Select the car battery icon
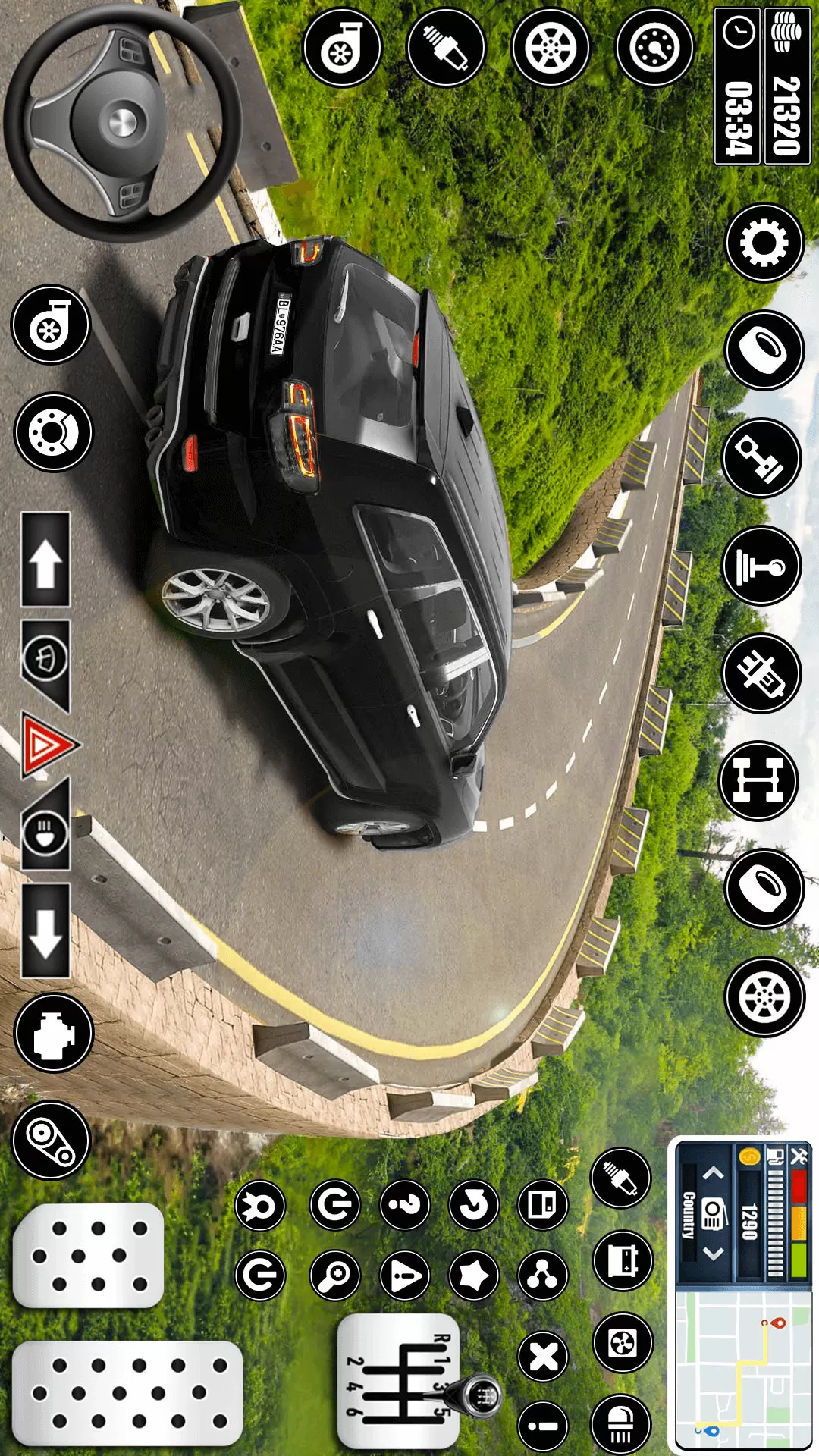This screenshot has width=819, height=1456. tap(622, 1260)
